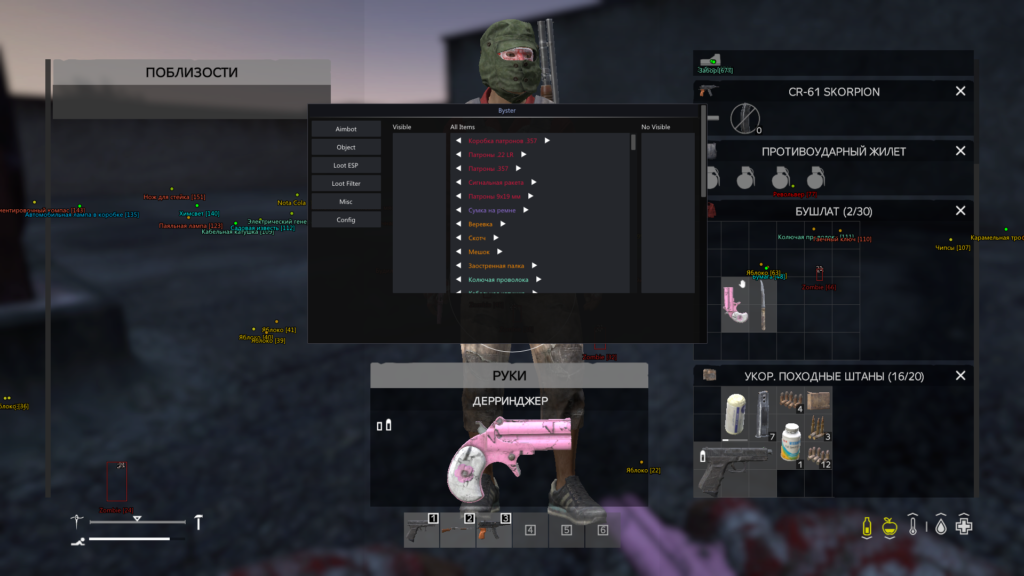Close the Укор. походные штаны container
1024x576 pixels.
click(960, 376)
